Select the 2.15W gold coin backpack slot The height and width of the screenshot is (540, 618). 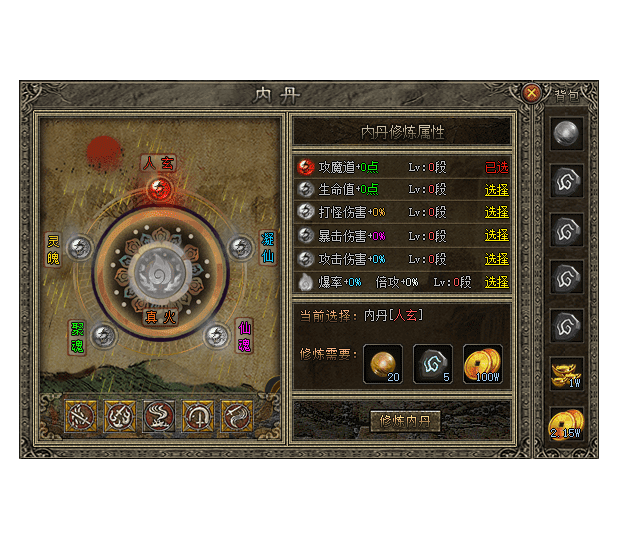coord(569,426)
